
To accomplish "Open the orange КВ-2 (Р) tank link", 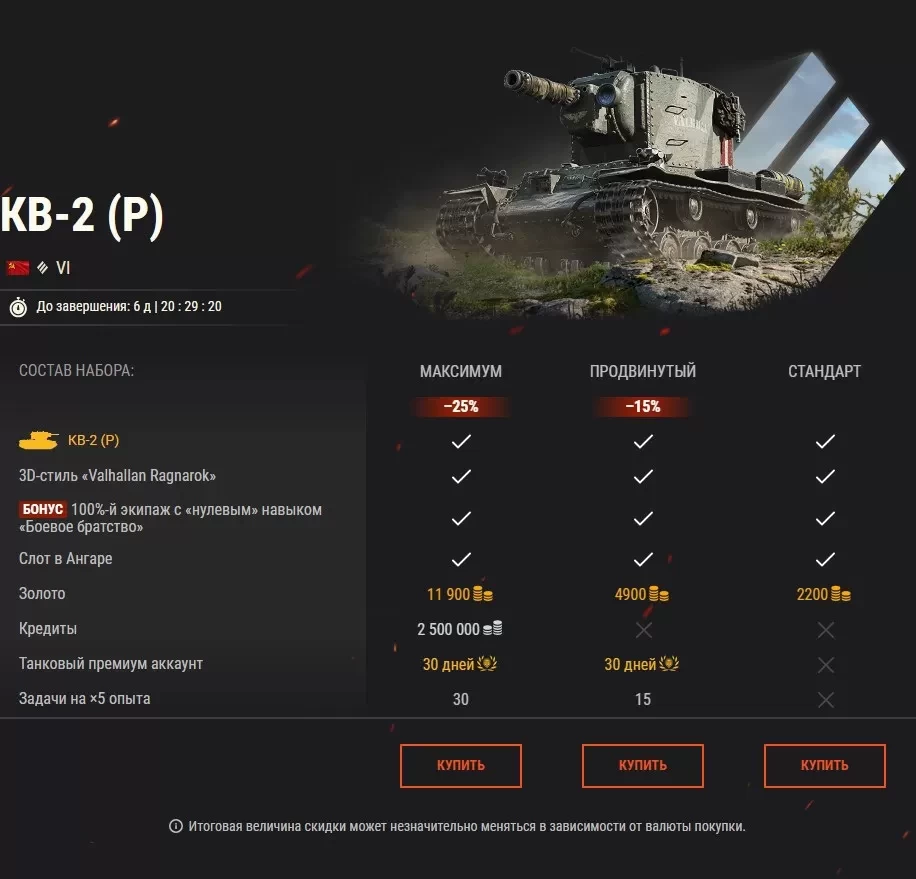I will [x=93, y=440].
